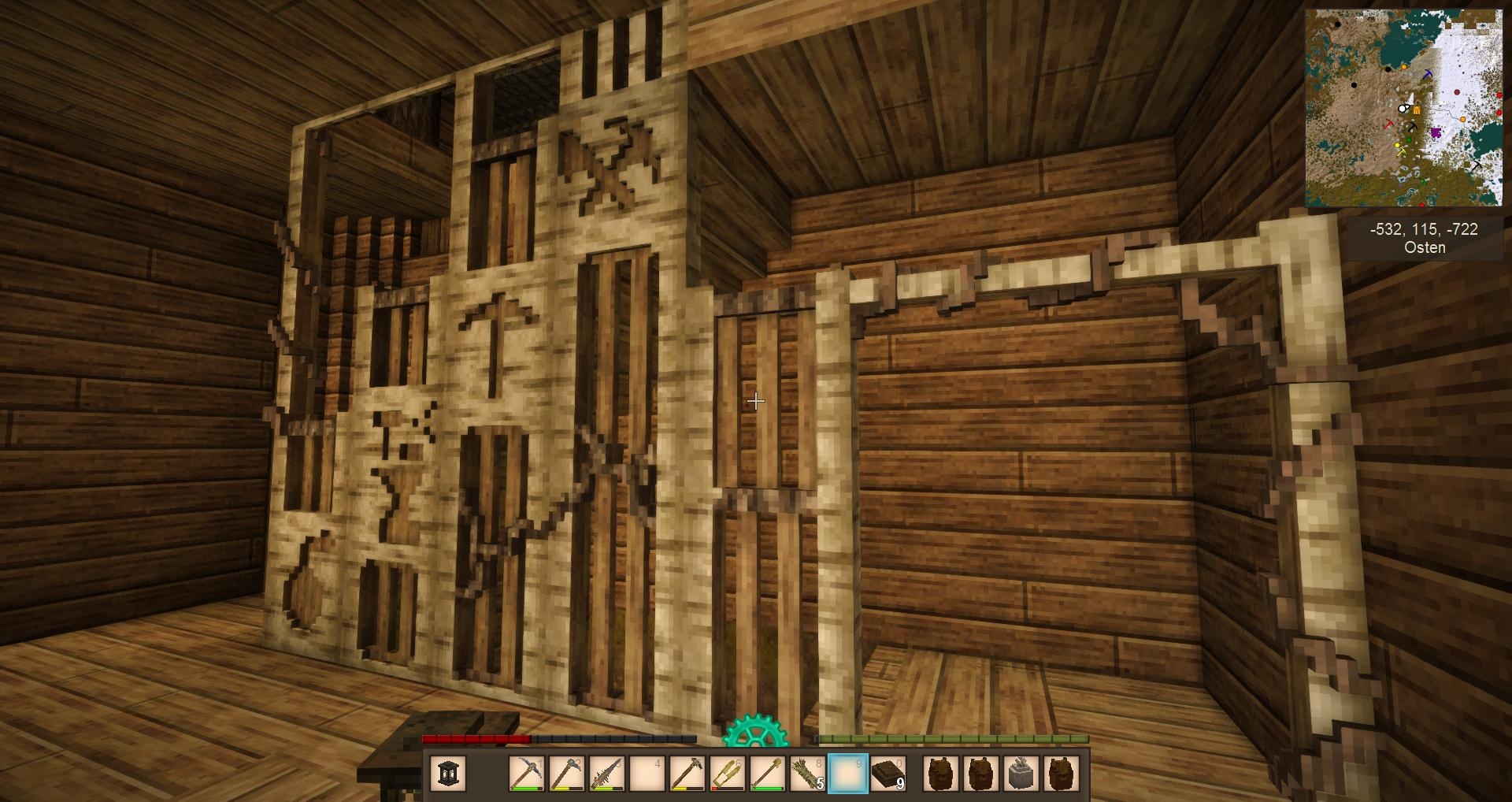Click the red pickaxe minimap marker

(x=1389, y=124)
